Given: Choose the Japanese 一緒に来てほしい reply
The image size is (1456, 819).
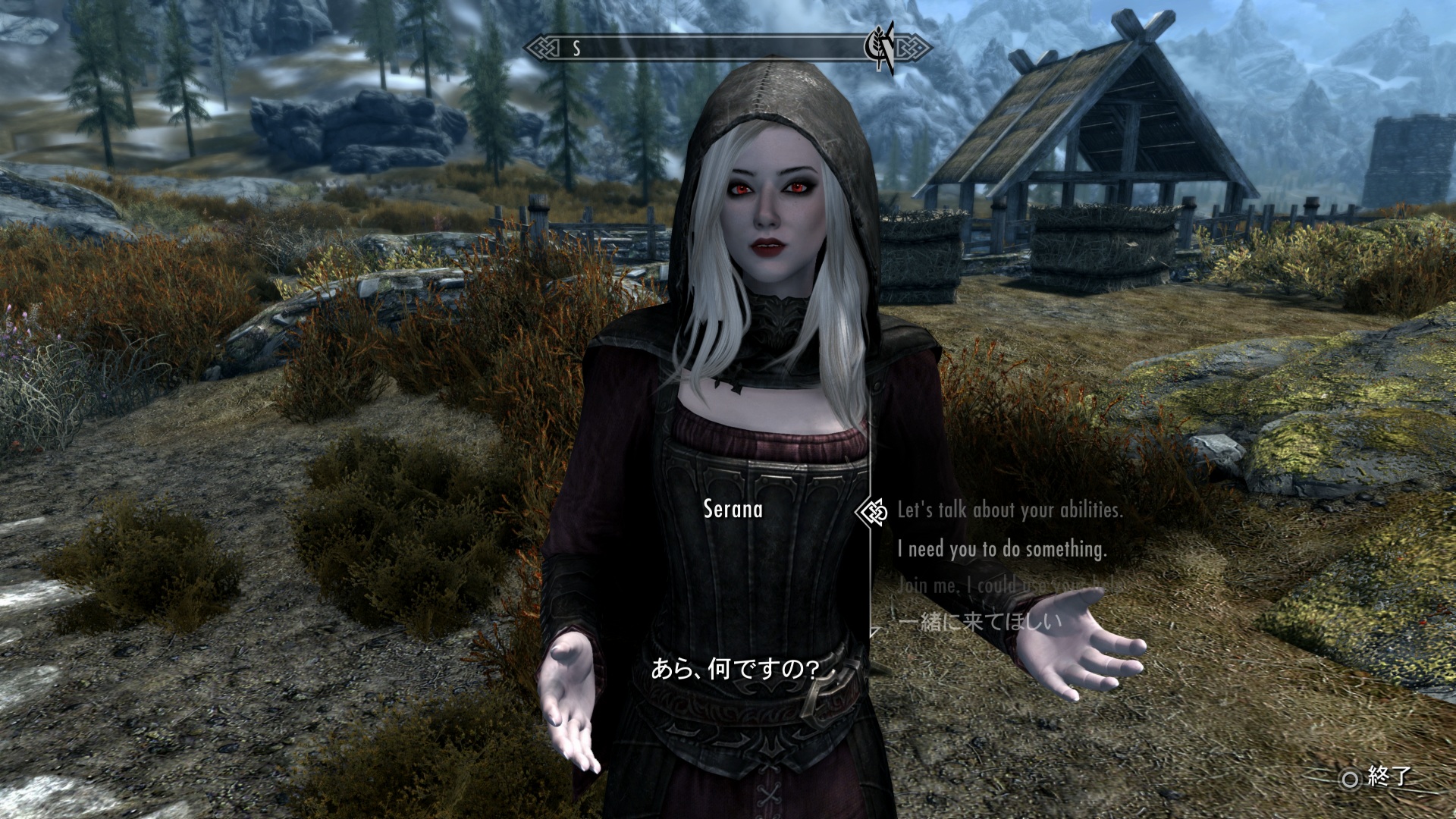Looking at the screenshot, I should coord(979,623).
